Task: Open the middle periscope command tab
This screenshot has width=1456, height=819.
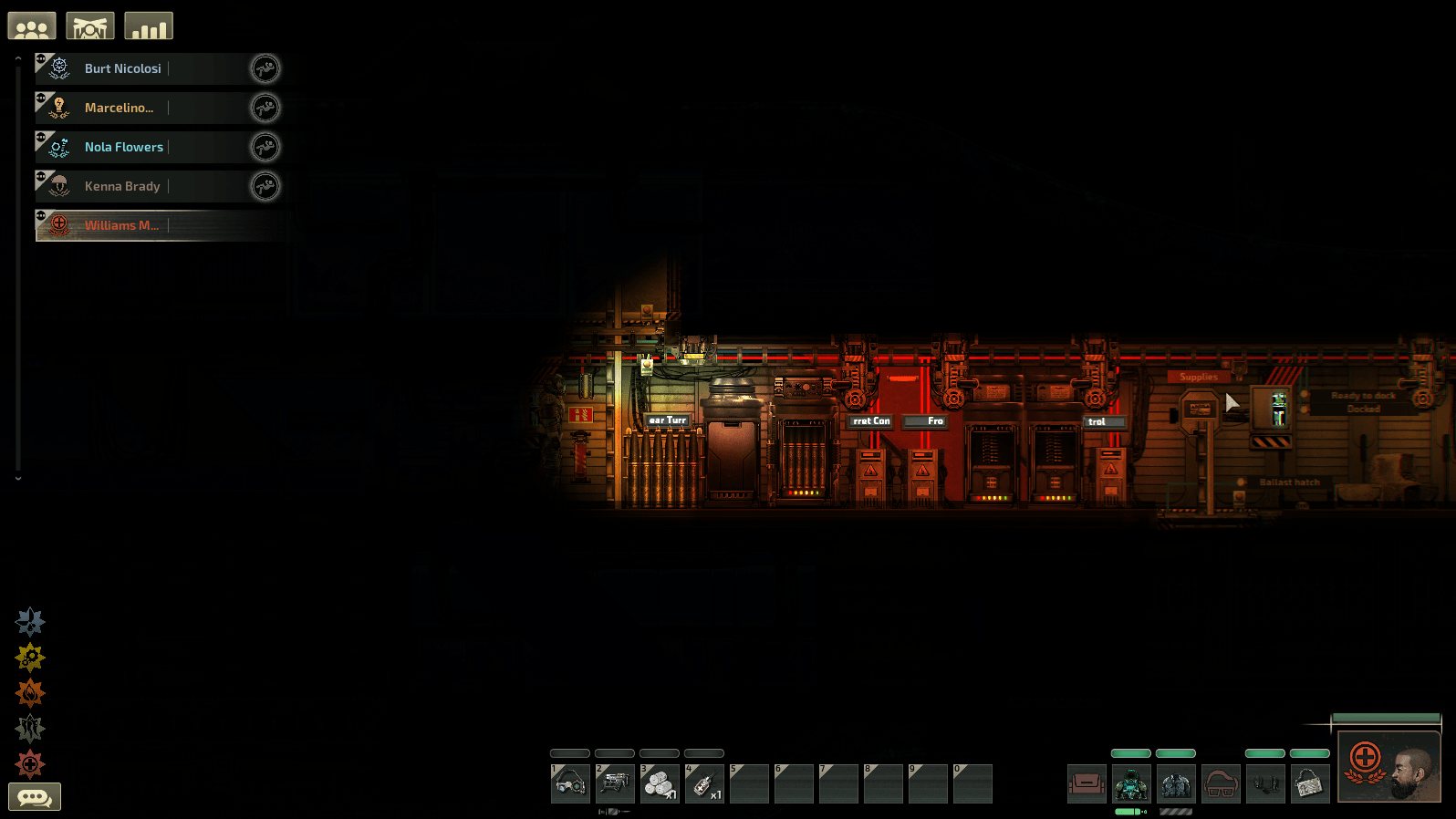Action: coord(89,26)
